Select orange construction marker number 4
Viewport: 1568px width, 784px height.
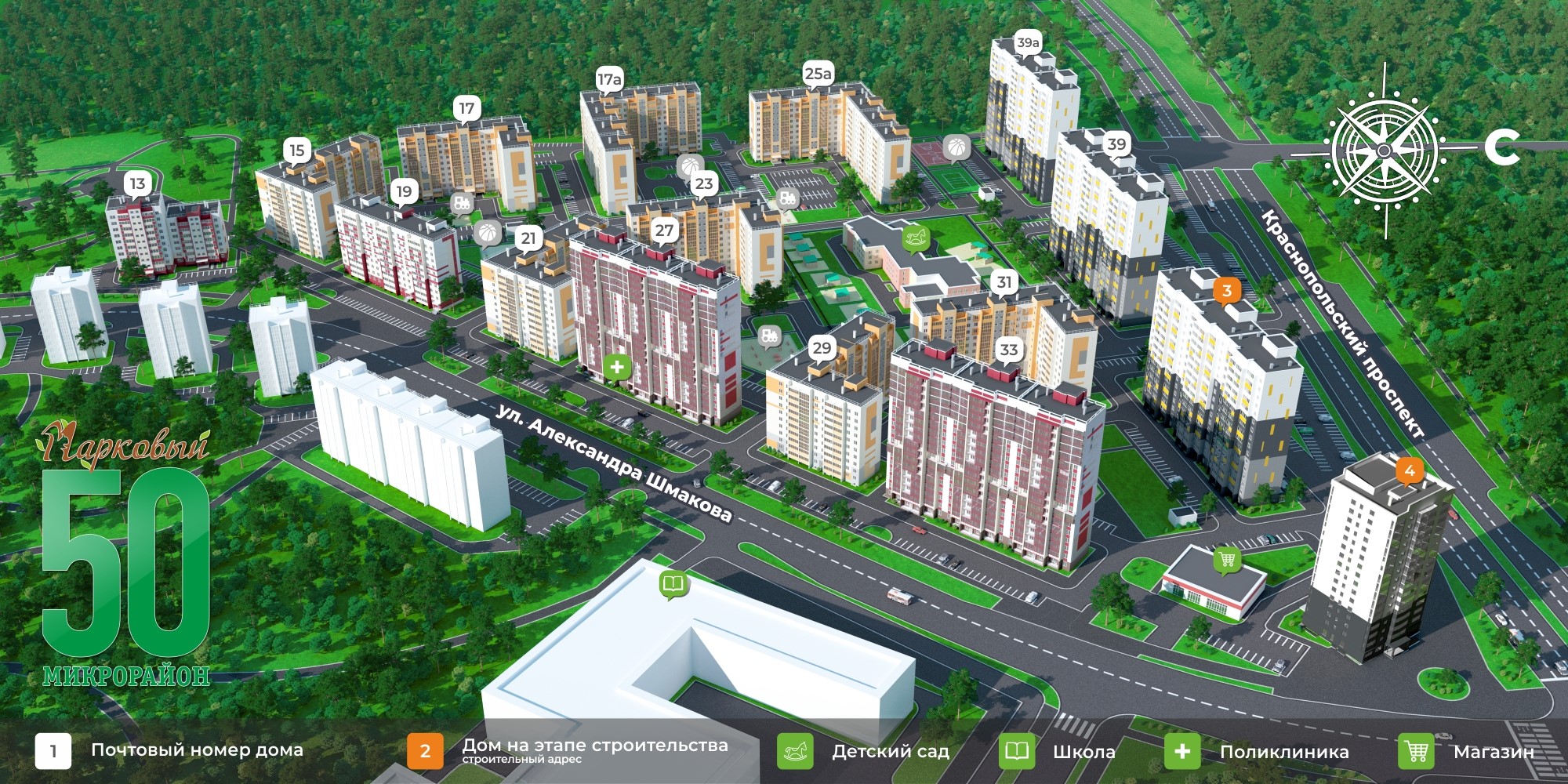(x=1410, y=470)
